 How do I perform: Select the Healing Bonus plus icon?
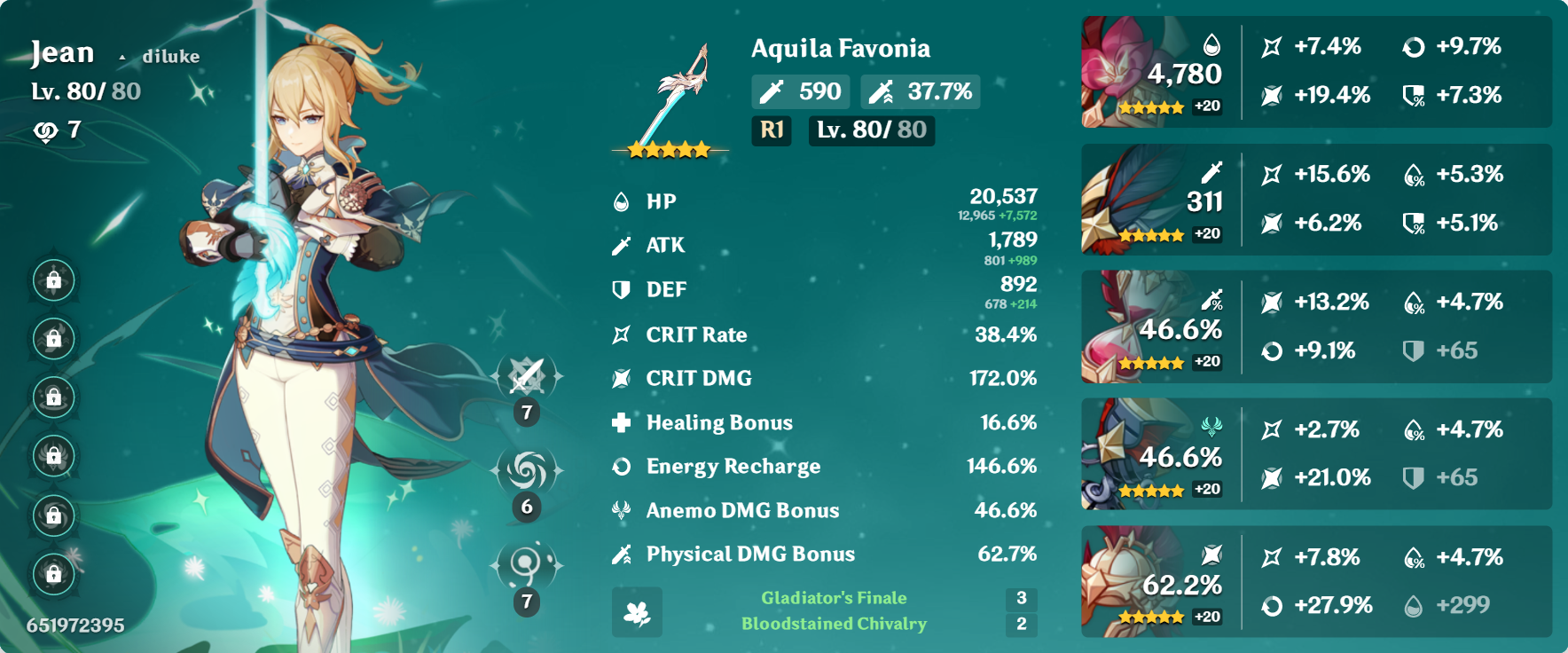point(619,422)
